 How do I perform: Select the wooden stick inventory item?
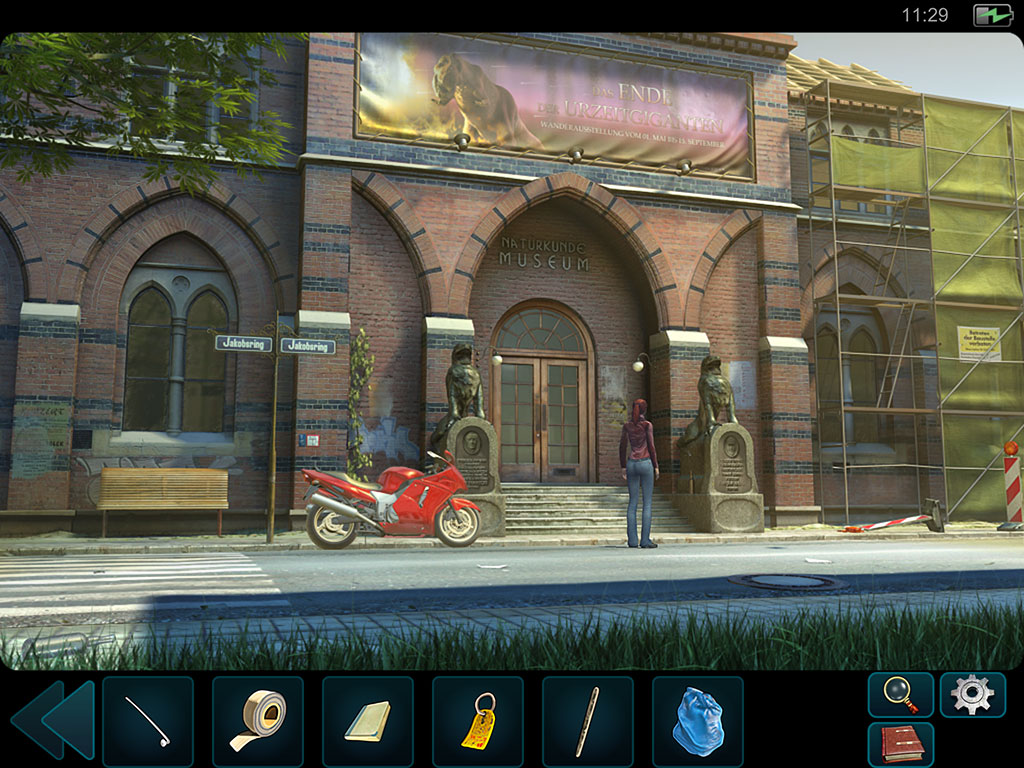(588, 721)
